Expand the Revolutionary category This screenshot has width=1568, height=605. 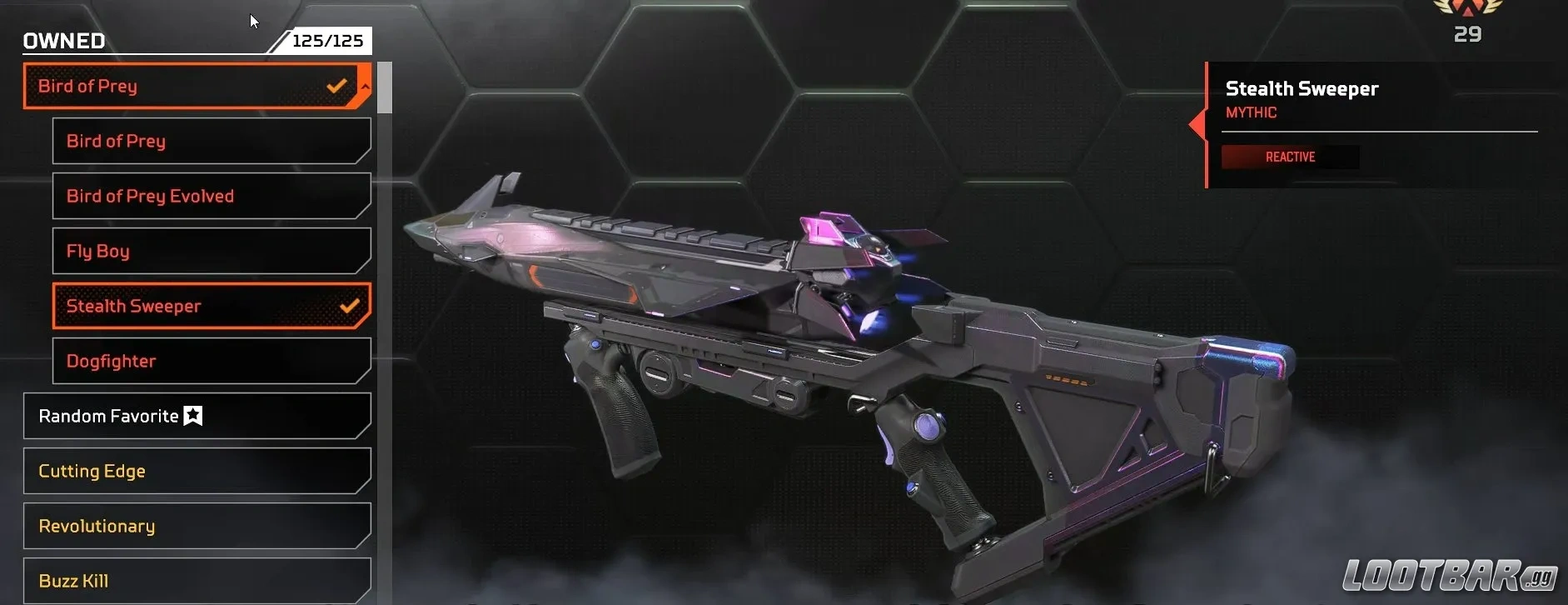tap(196, 526)
